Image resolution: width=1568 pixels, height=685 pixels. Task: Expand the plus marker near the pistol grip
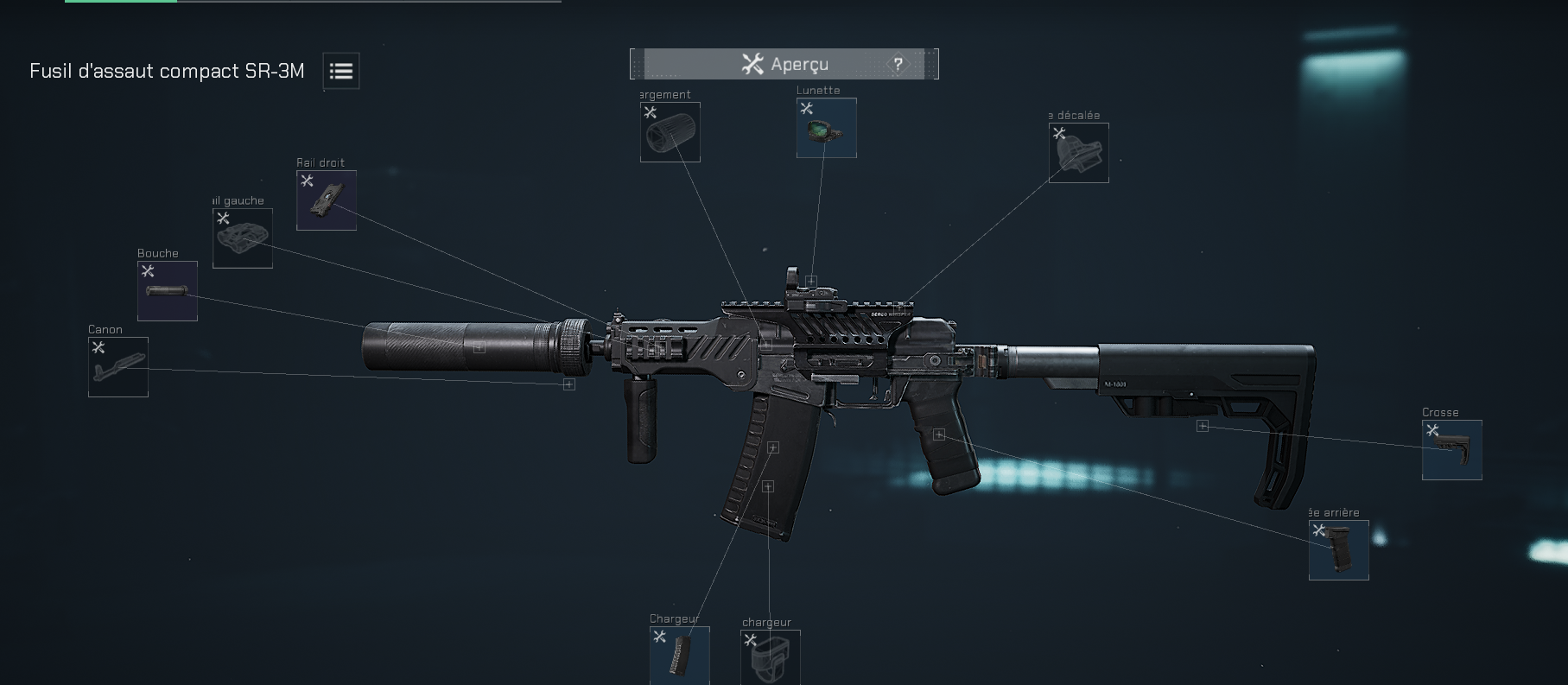pyautogui.click(x=939, y=434)
